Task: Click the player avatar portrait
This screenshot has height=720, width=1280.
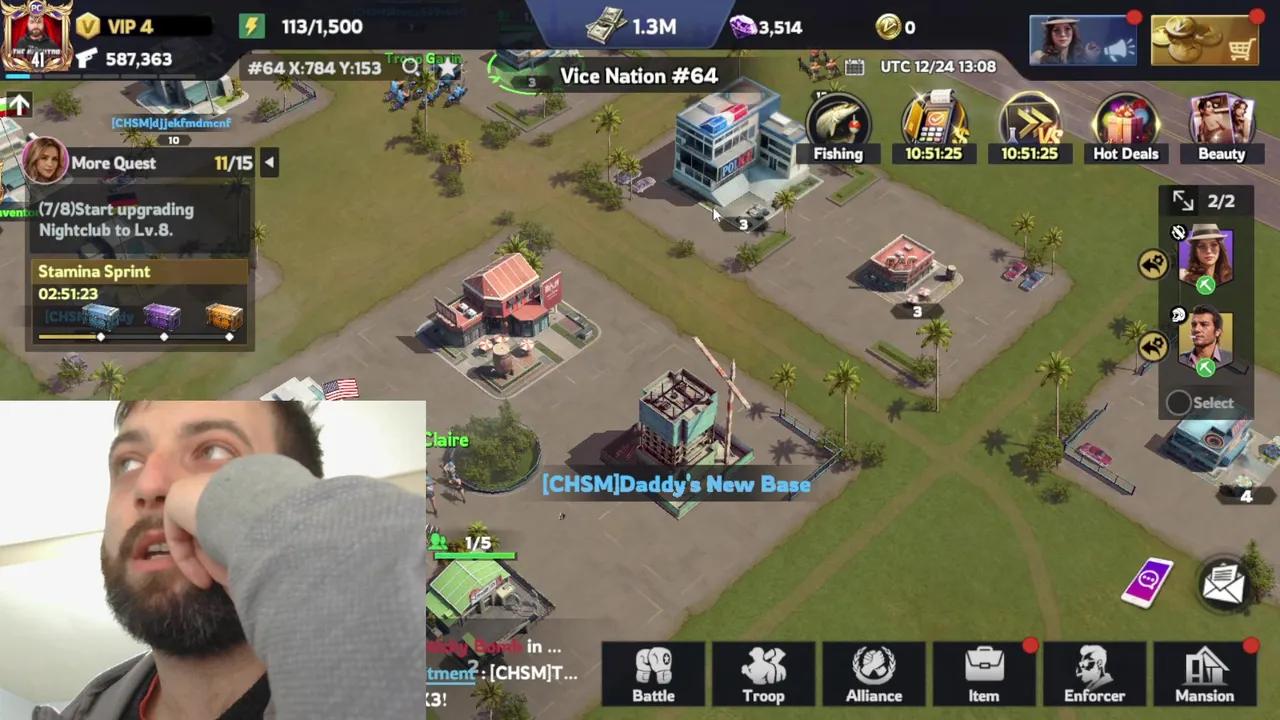Action: (x=36, y=36)
